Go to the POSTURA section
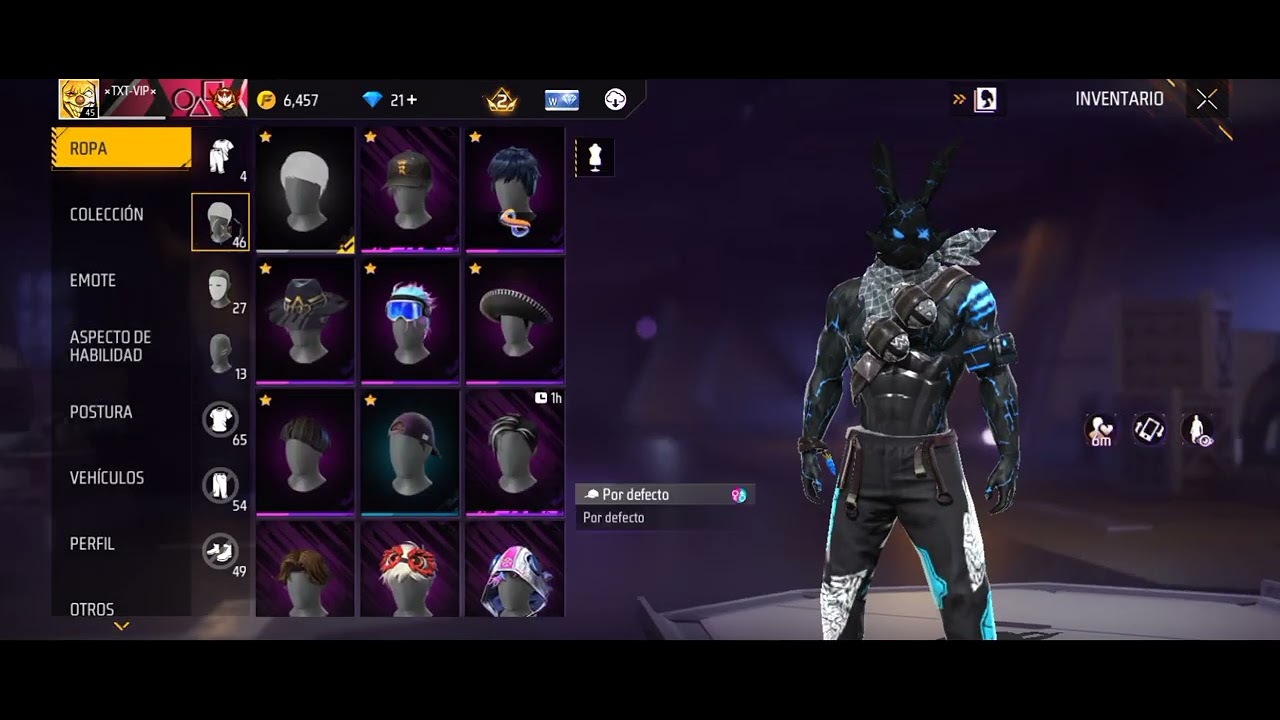 (x=101, y=412)
